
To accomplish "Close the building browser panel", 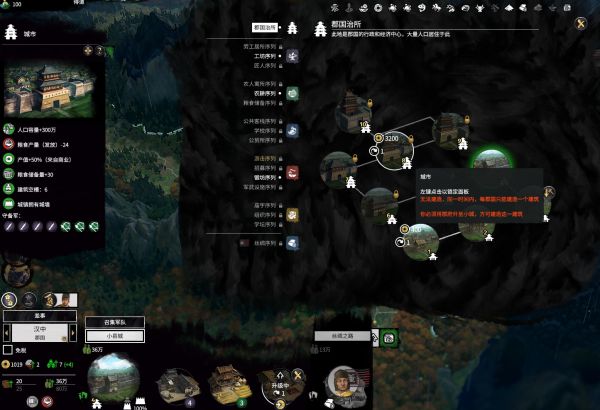I will (x=580, y=24).
